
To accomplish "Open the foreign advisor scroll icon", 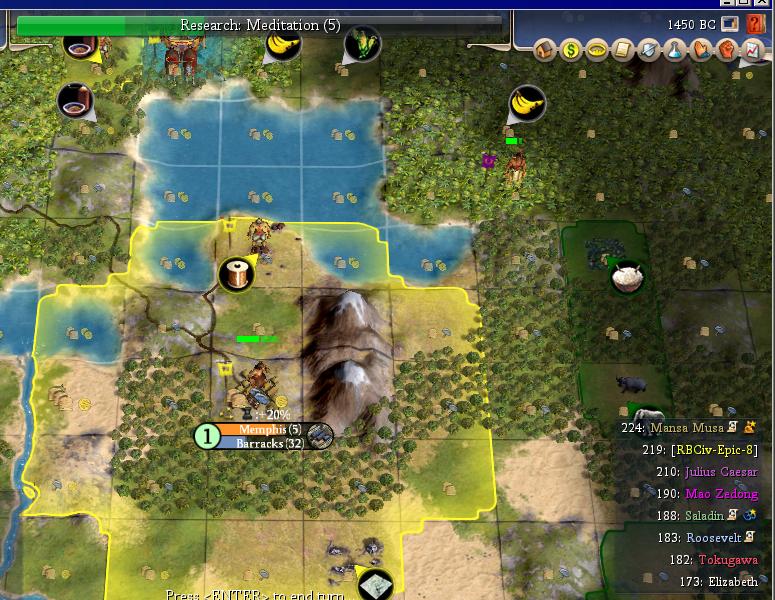I will point(624,49).
